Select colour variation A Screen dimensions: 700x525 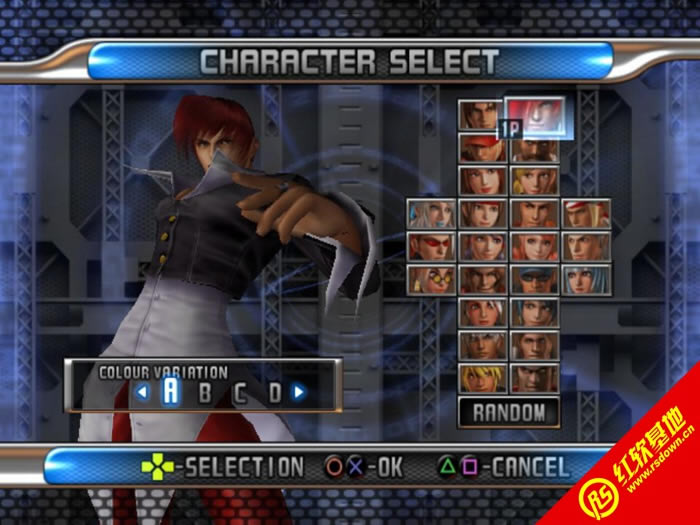(170, 391)
